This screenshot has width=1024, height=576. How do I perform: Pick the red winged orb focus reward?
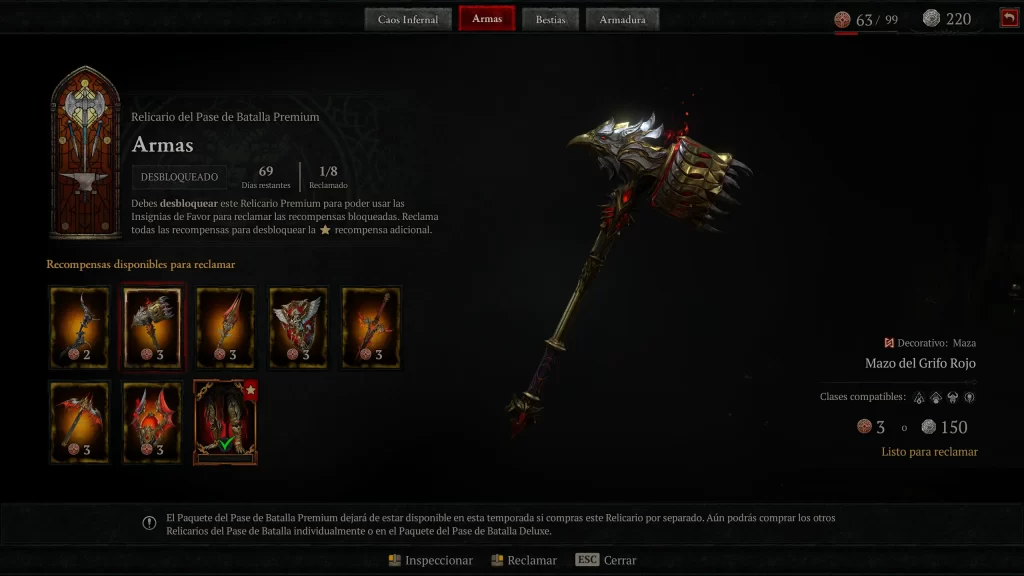tap(152, 422)
